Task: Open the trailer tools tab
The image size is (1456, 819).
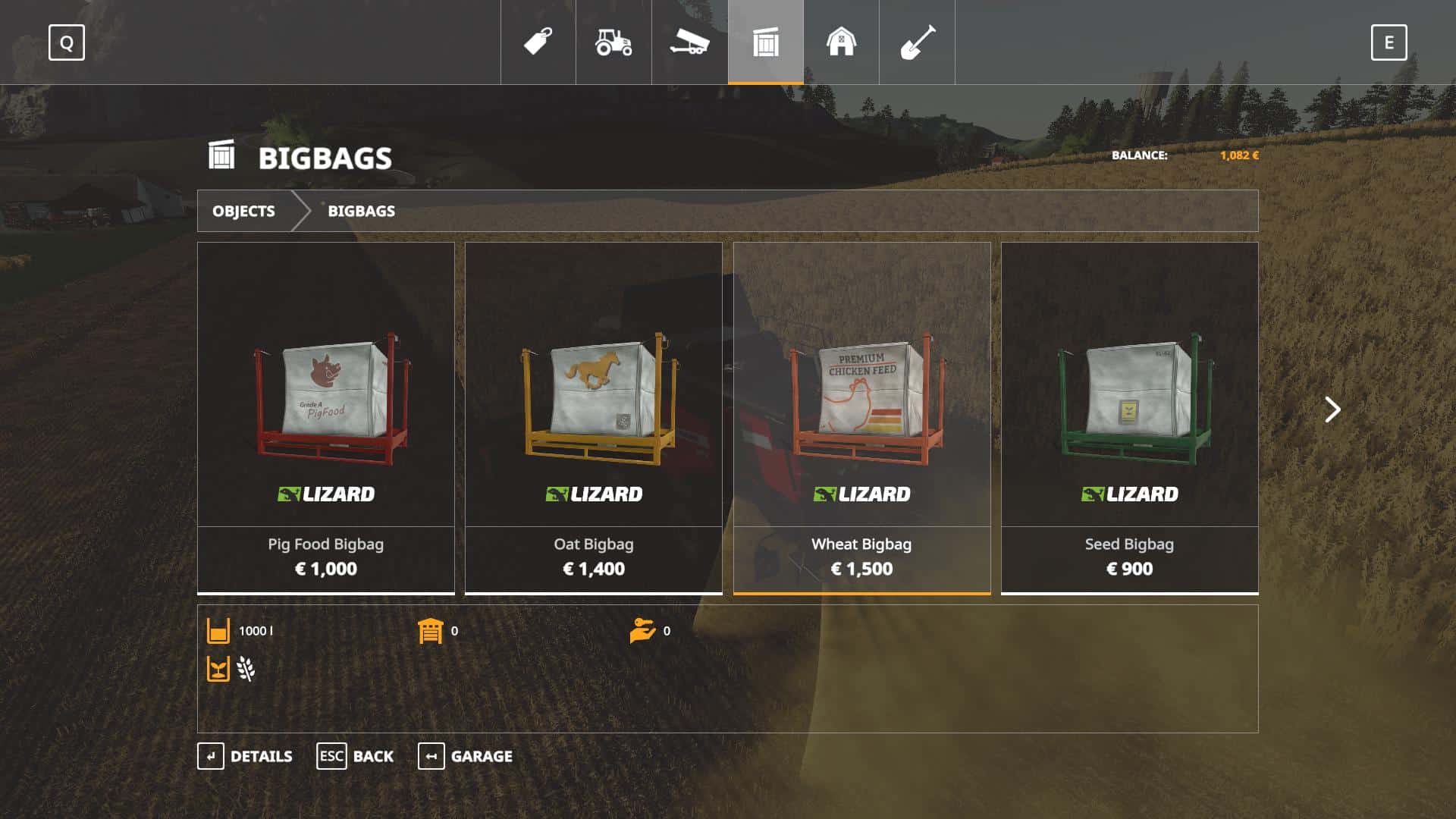Action: pyautogui.click(x=689, y=42)
